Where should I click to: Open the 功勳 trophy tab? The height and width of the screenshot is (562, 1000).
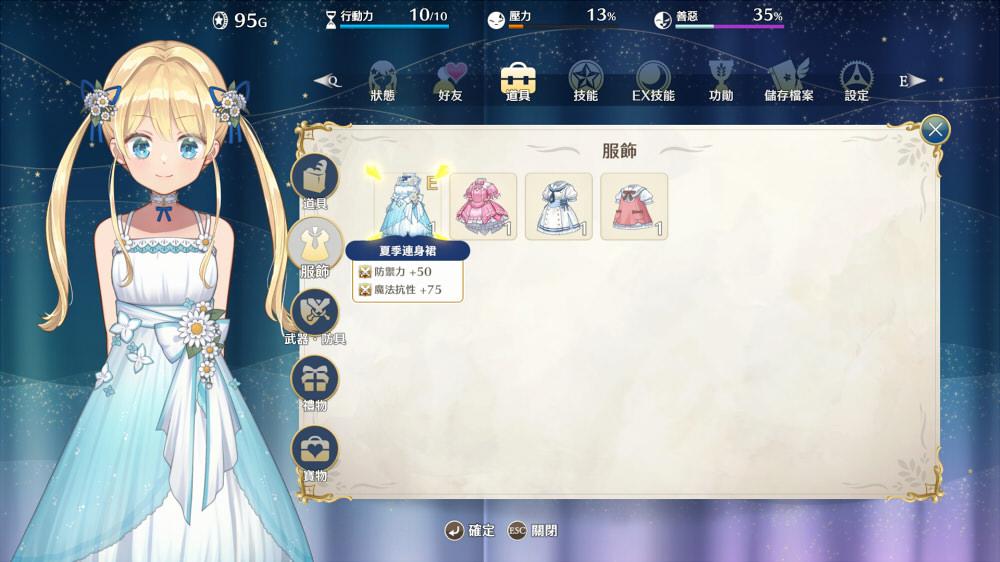tap(720, 80)
